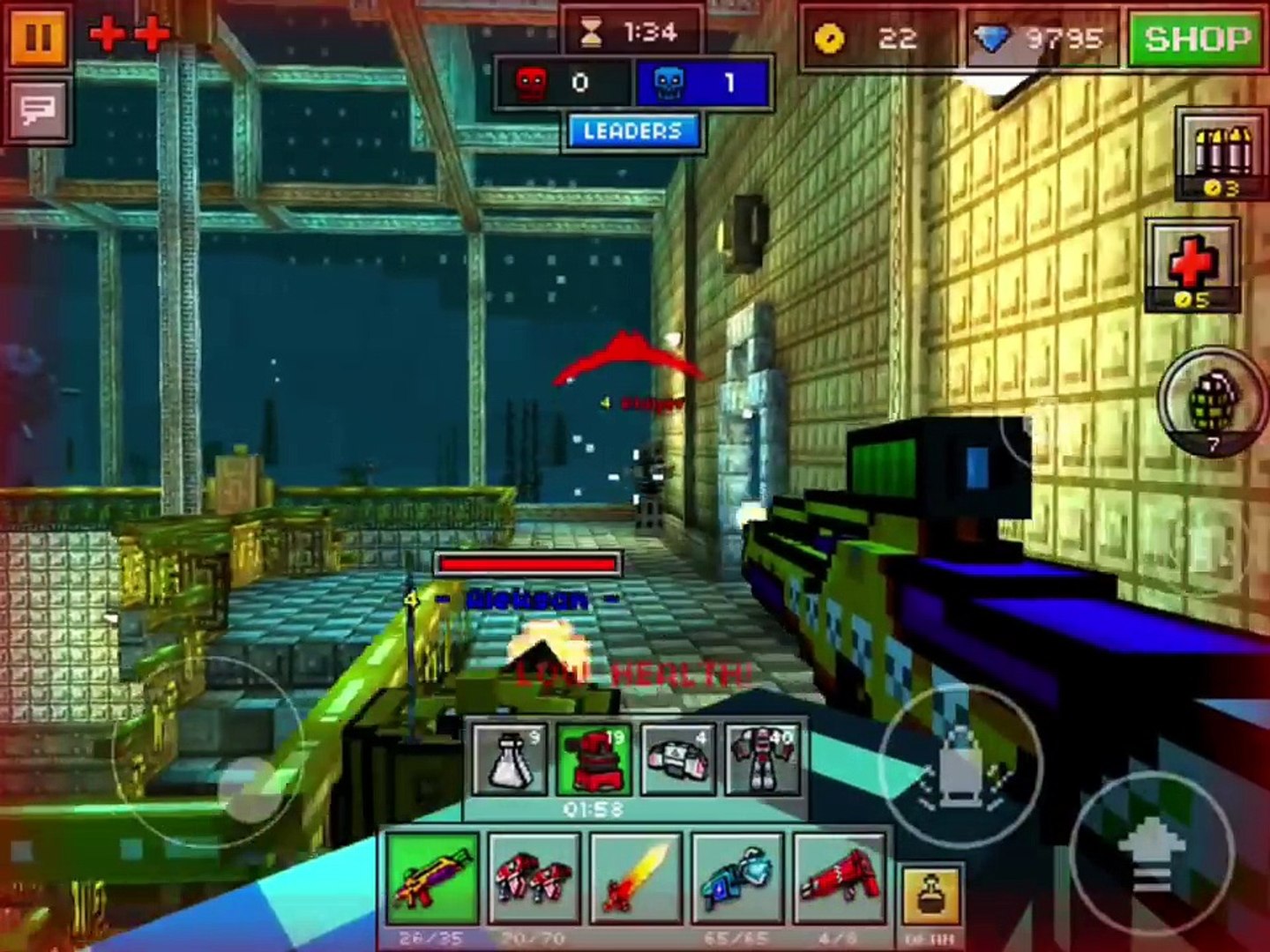Screen dimensions: 1270x952
Task: Open the green SHOP button
Action: 1197,39
